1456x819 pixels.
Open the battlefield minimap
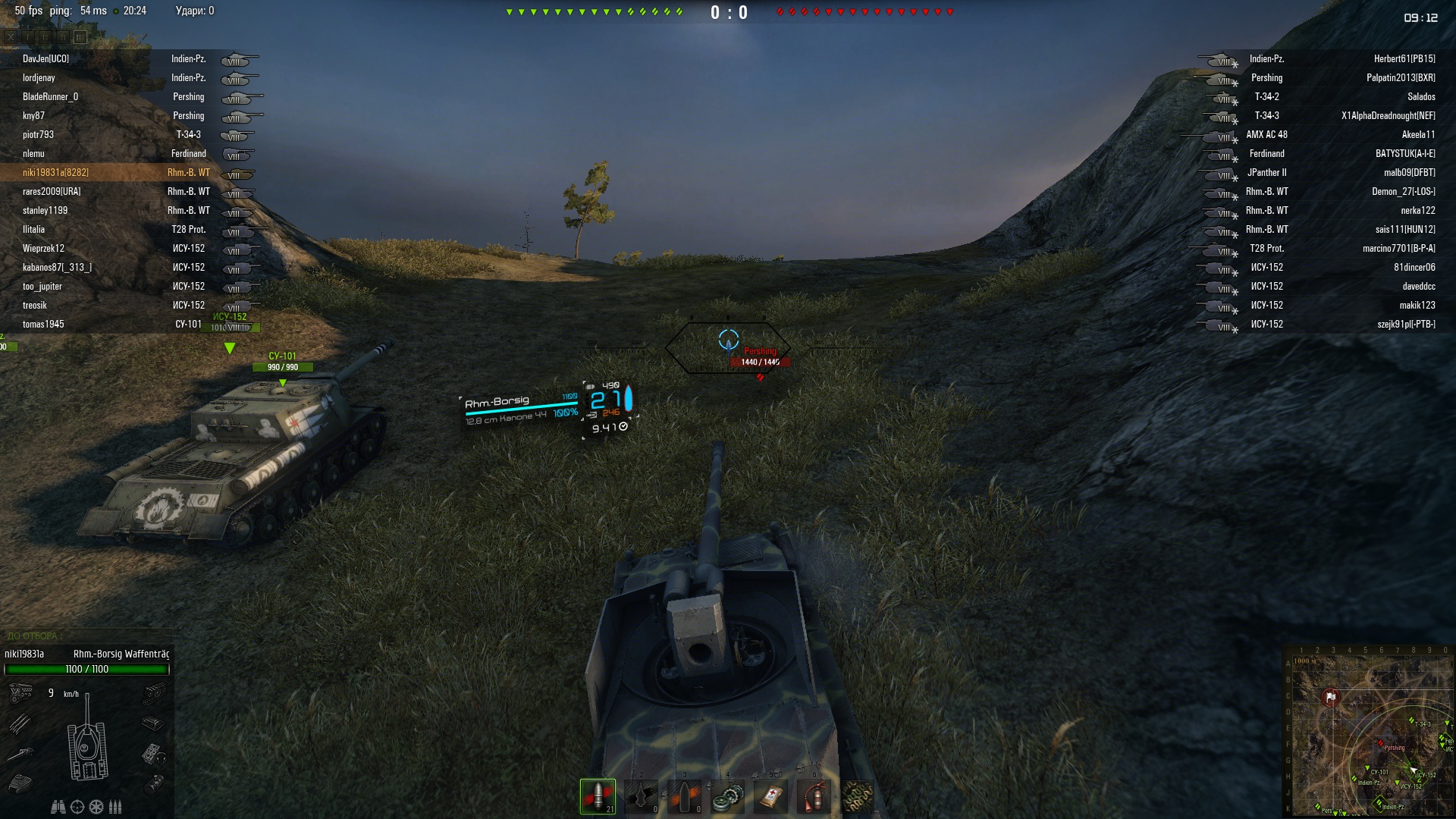pos(1367,732)
